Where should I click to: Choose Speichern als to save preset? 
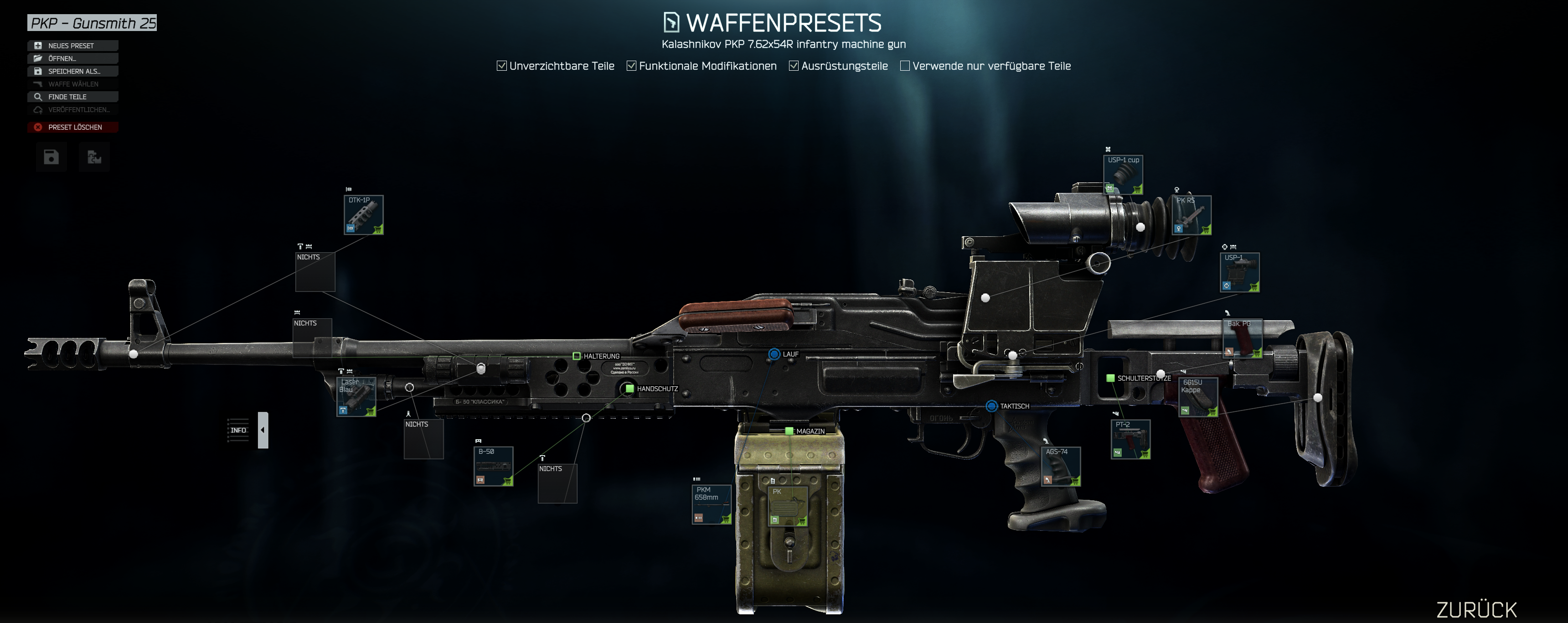[72, 71]
